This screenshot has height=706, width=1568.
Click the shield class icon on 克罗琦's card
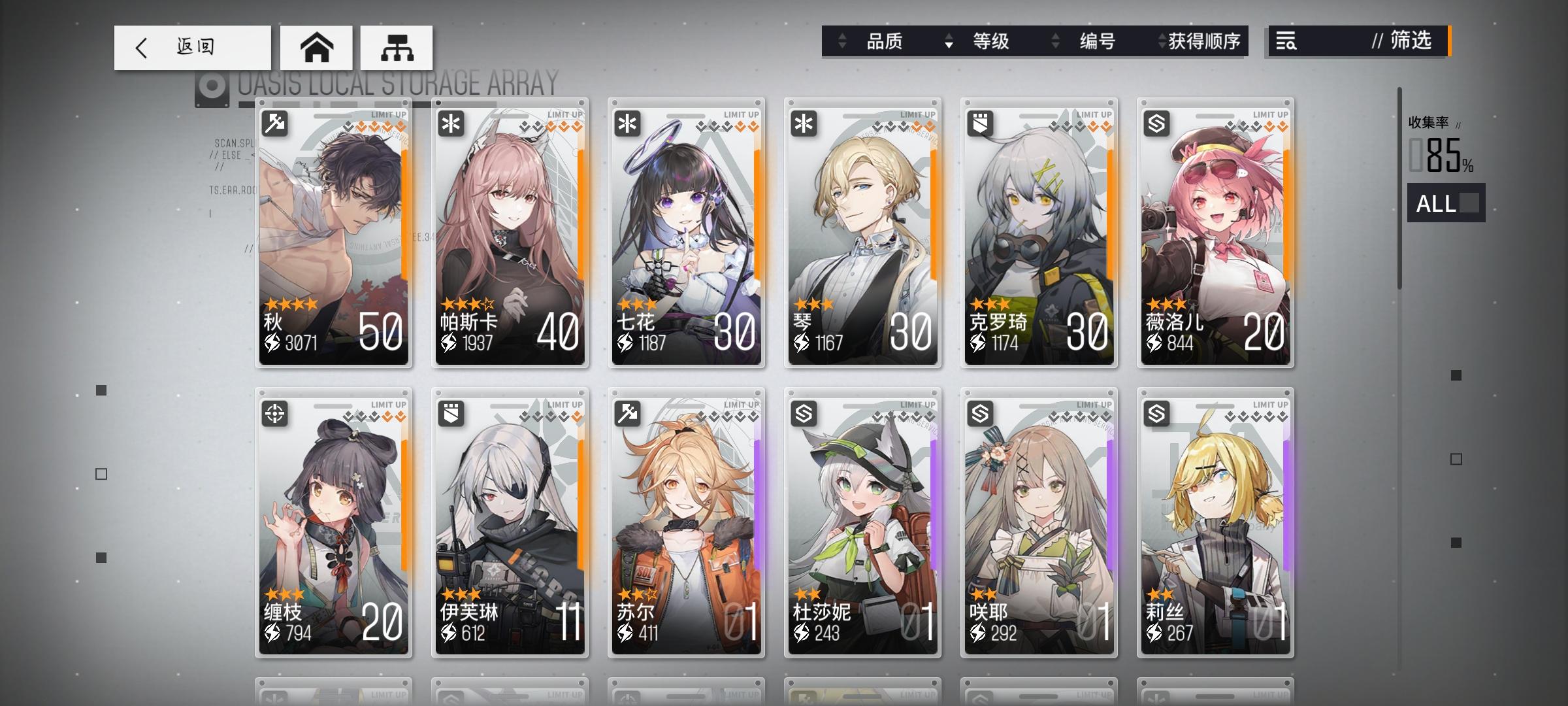[979, 123]
